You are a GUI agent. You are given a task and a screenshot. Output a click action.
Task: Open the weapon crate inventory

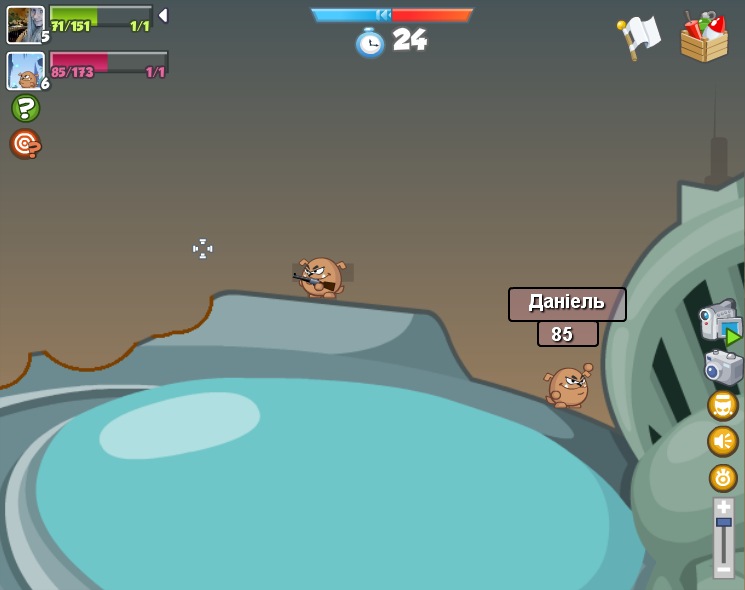pos(704,38)
